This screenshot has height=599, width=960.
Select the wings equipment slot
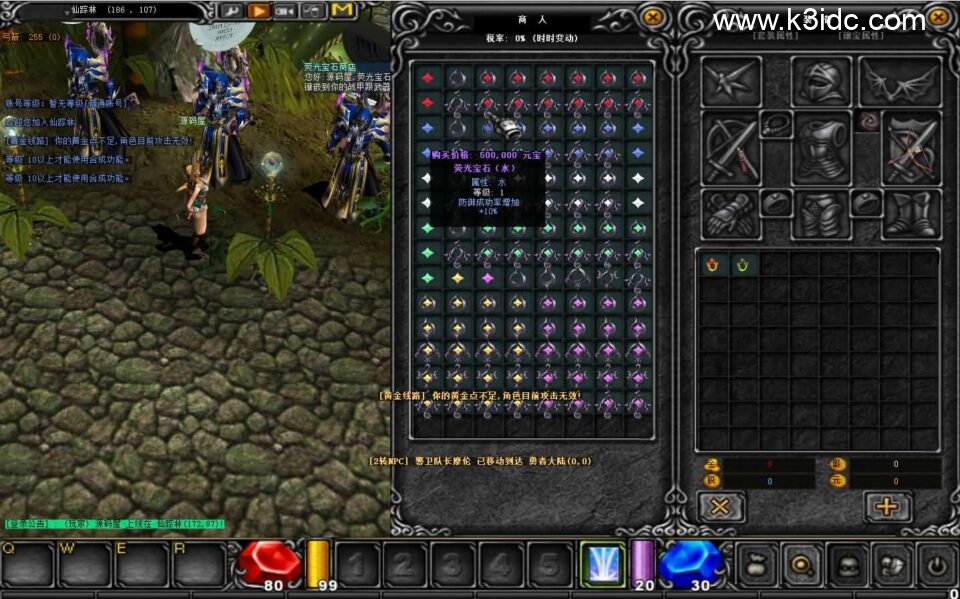point(900,82)
